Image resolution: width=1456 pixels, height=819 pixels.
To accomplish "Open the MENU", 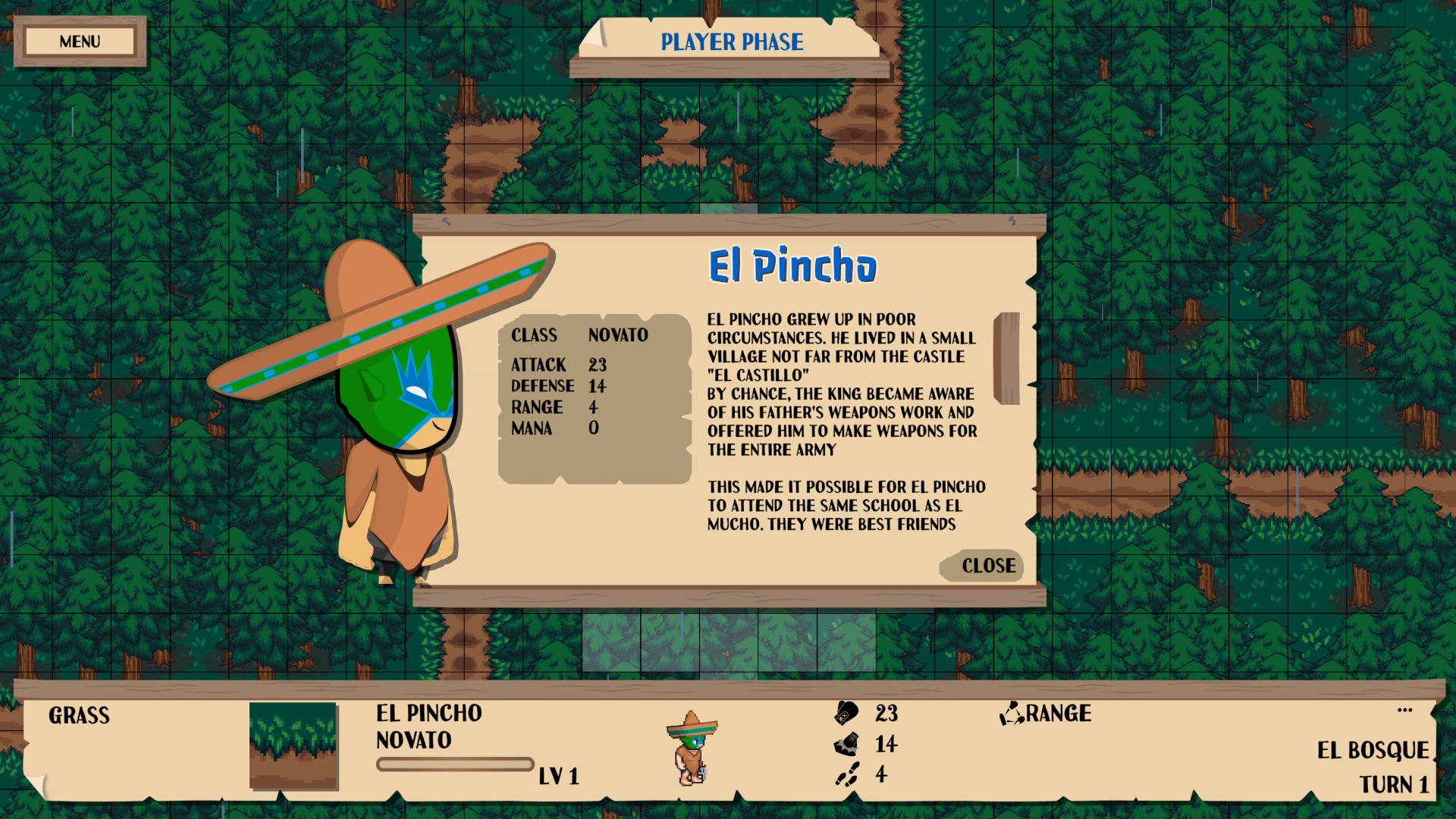I will pyautogui.click(x=80, y=41).
